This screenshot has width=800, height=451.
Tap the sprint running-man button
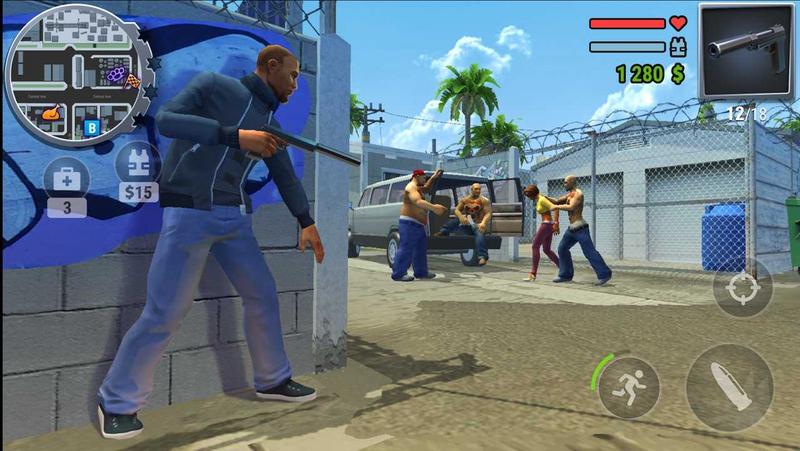click(629, 386)
